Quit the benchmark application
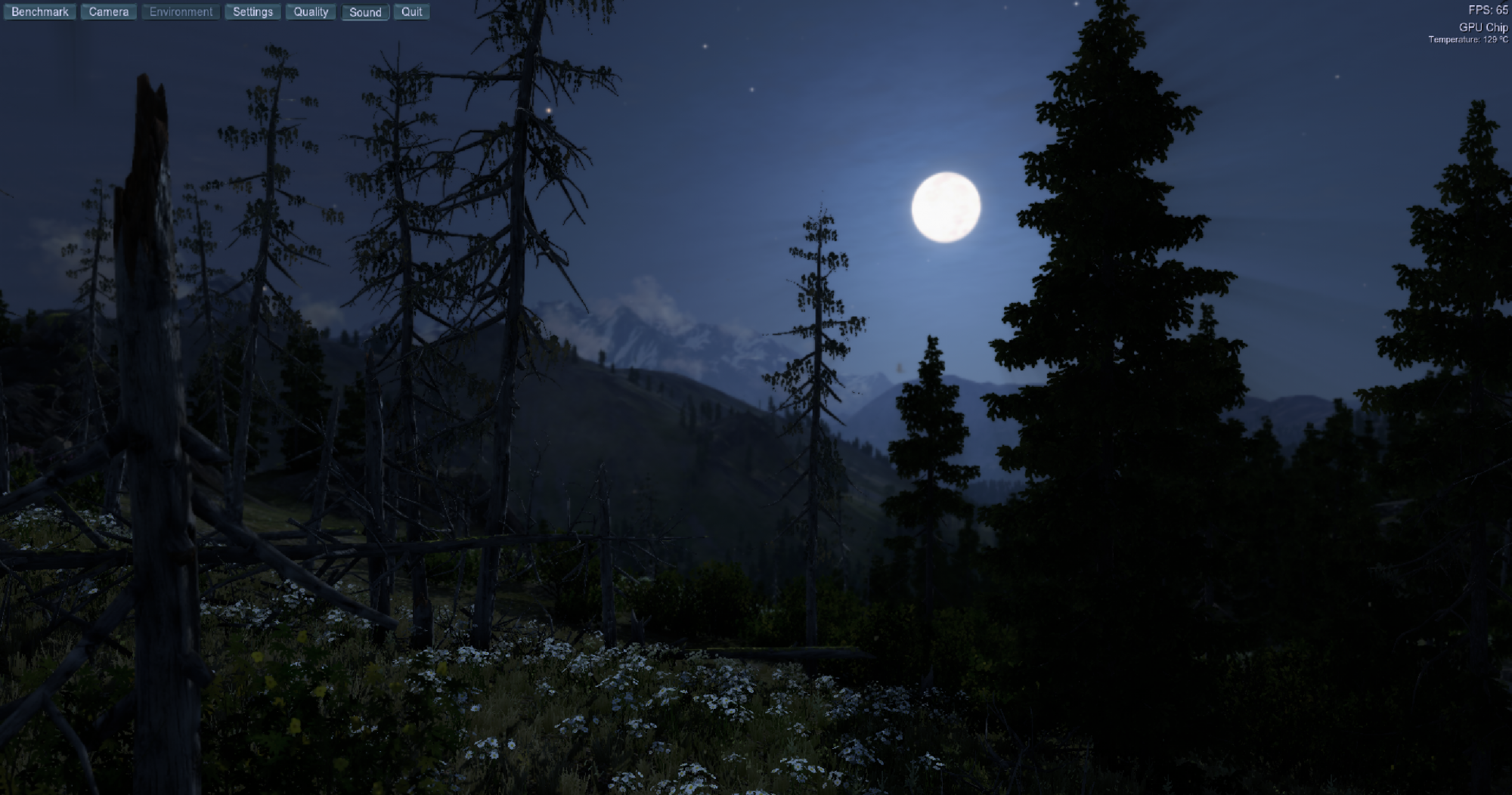The image size is (1512, 795). coord(411,12)
